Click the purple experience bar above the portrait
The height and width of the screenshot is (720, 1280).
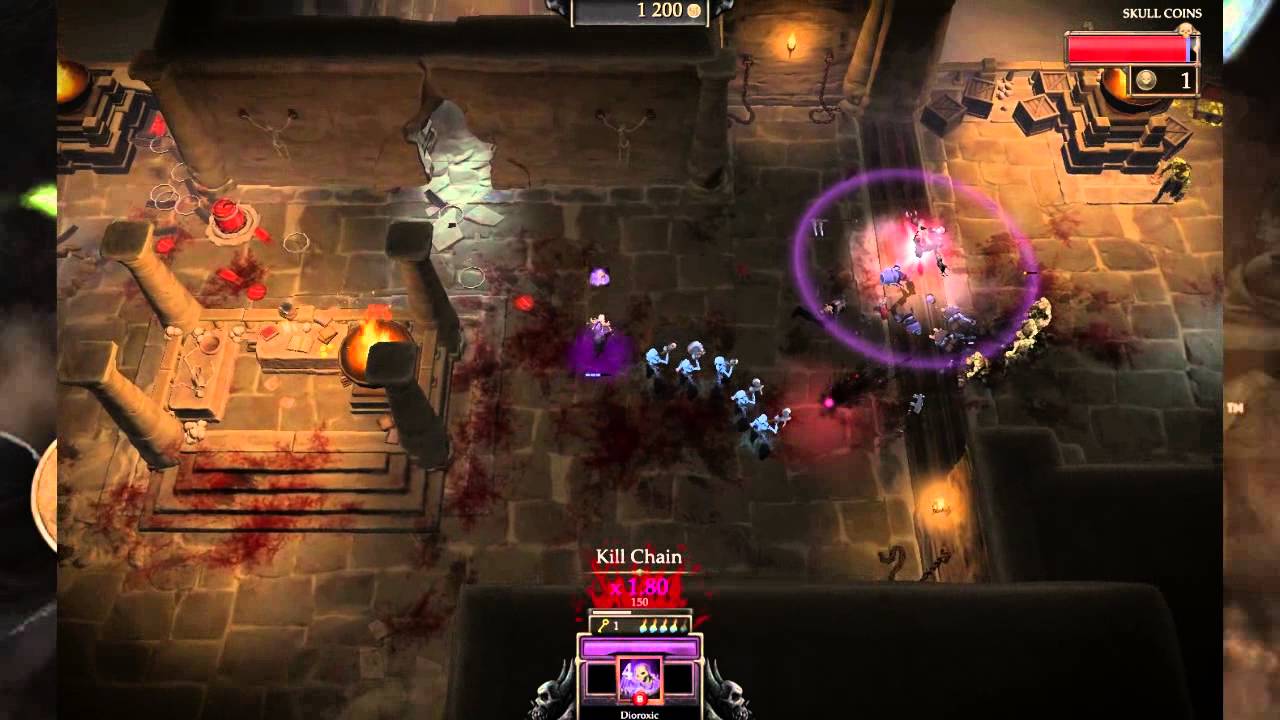[x=638, y=646]
